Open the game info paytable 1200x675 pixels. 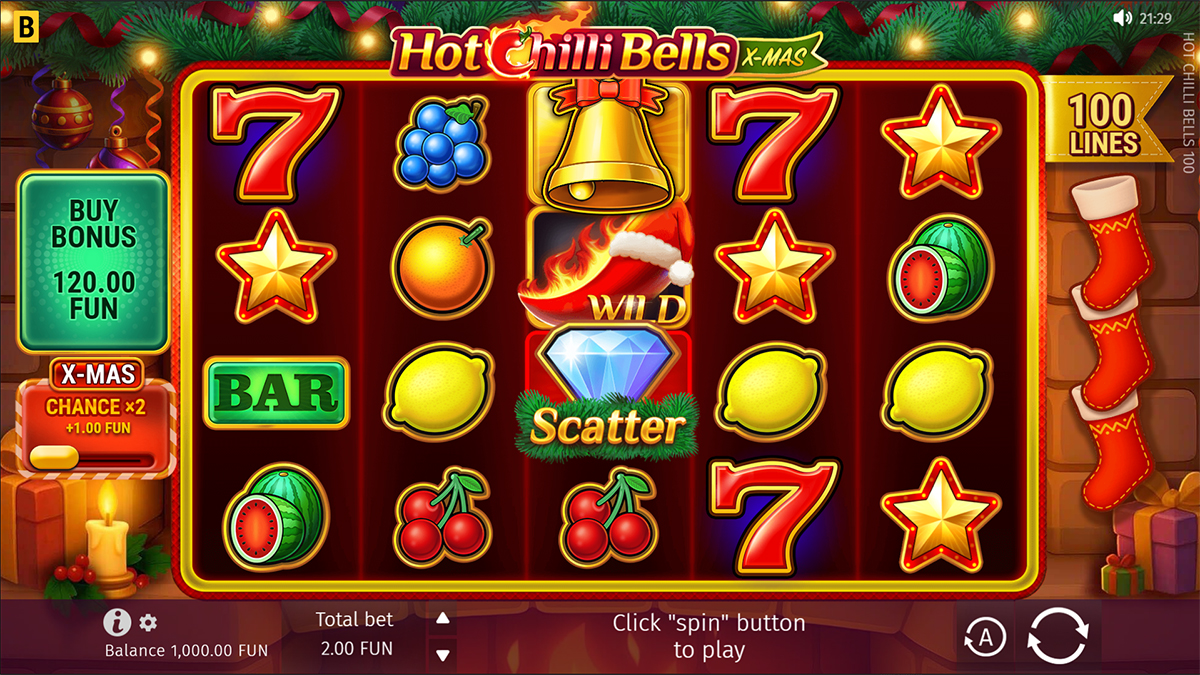(117, 623)
